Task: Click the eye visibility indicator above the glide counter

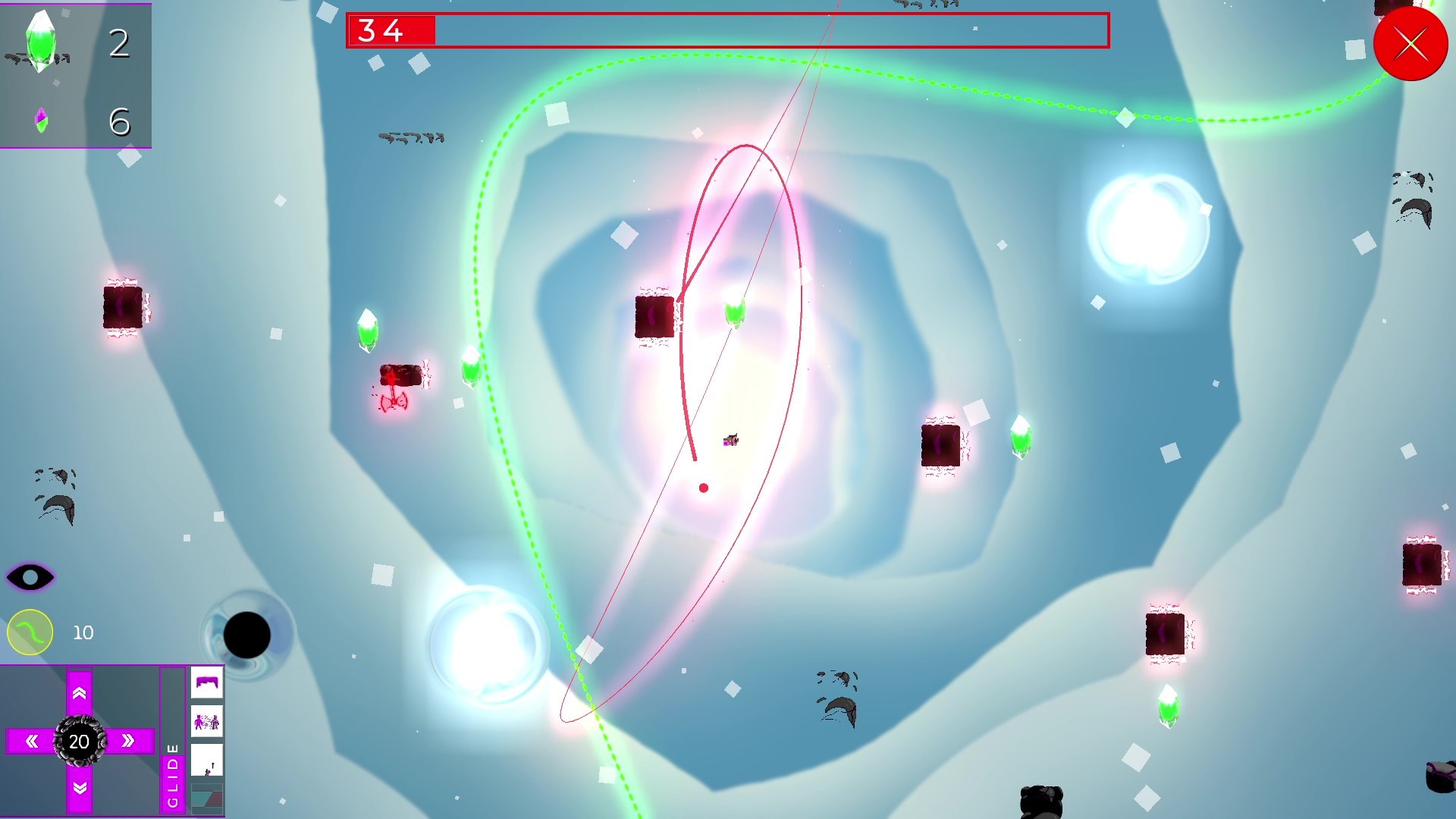Action: pos(30,578)
